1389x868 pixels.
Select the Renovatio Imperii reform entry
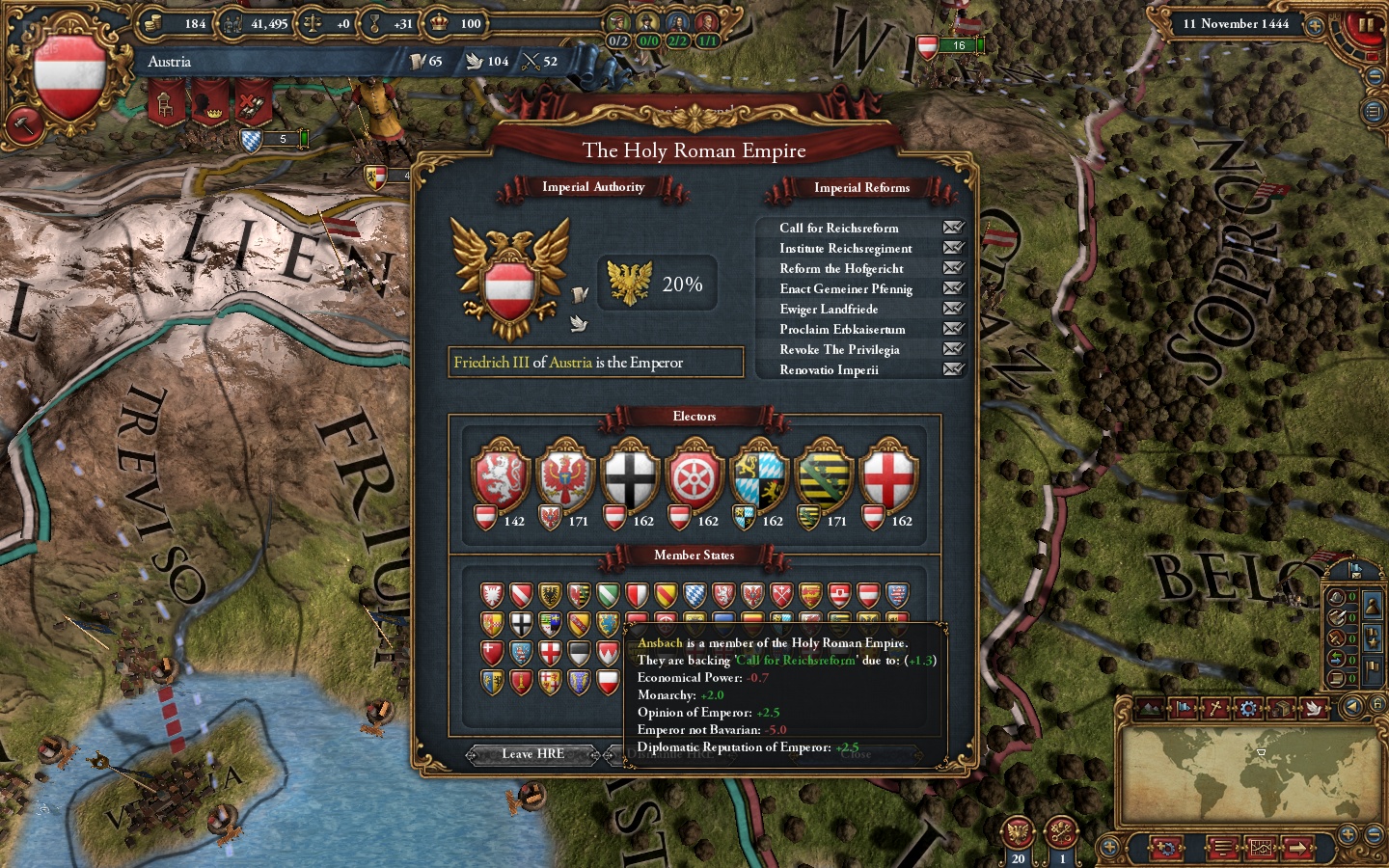[x=829, y=369]
